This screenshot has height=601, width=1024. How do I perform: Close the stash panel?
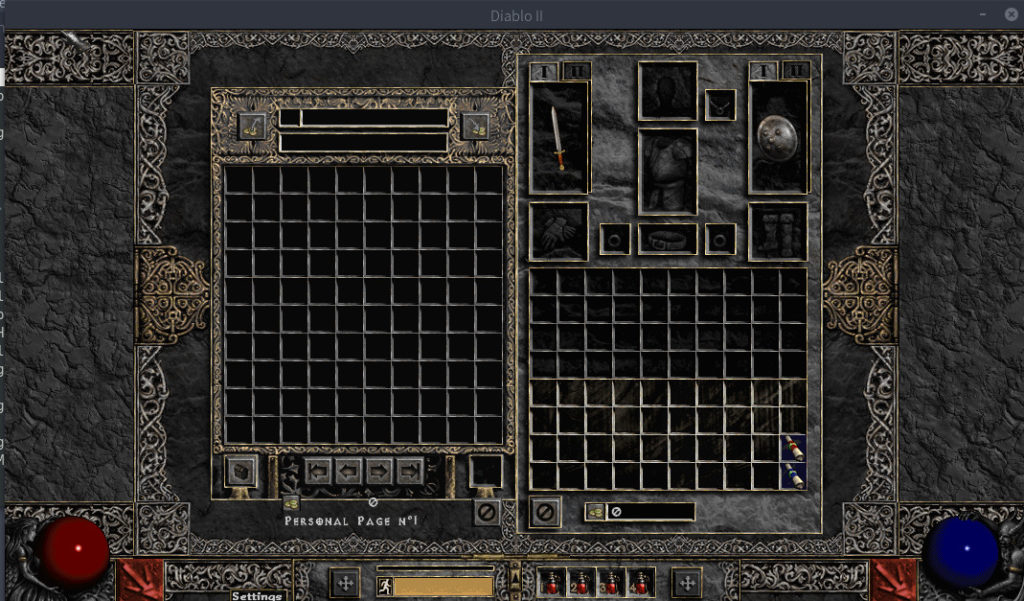tap(487, 512)
